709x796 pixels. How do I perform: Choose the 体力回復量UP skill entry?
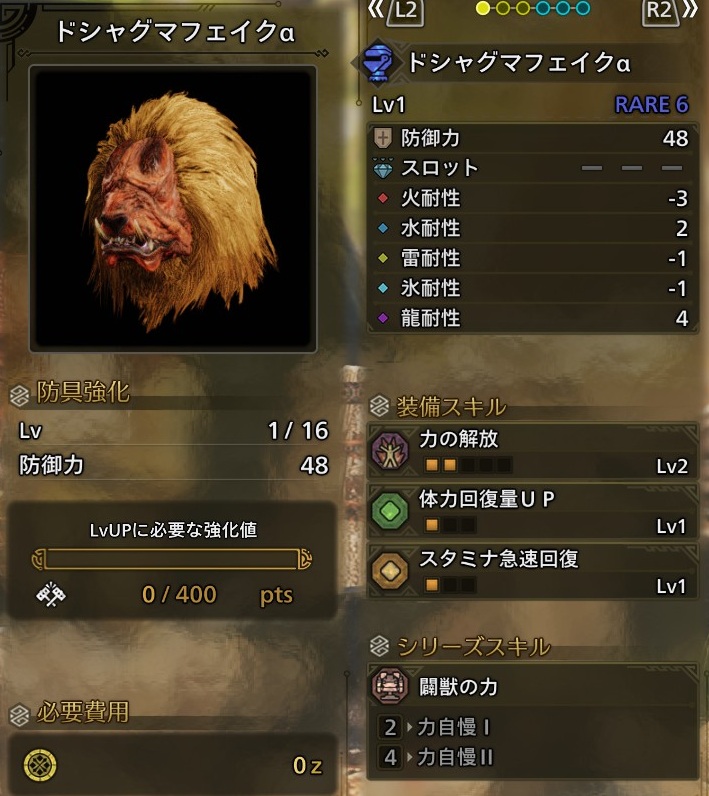point(531,511)
